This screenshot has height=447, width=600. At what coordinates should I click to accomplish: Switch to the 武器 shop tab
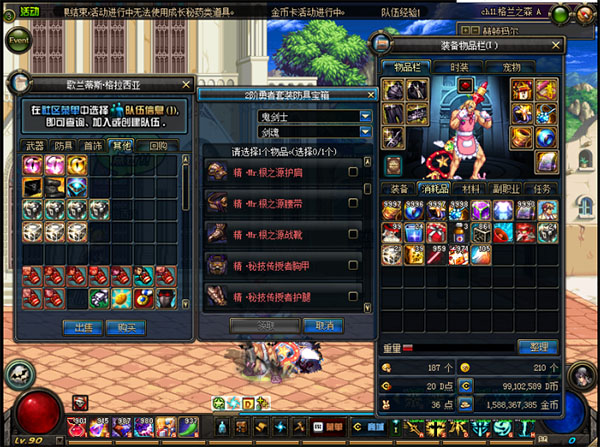click(x=36, y=146)
